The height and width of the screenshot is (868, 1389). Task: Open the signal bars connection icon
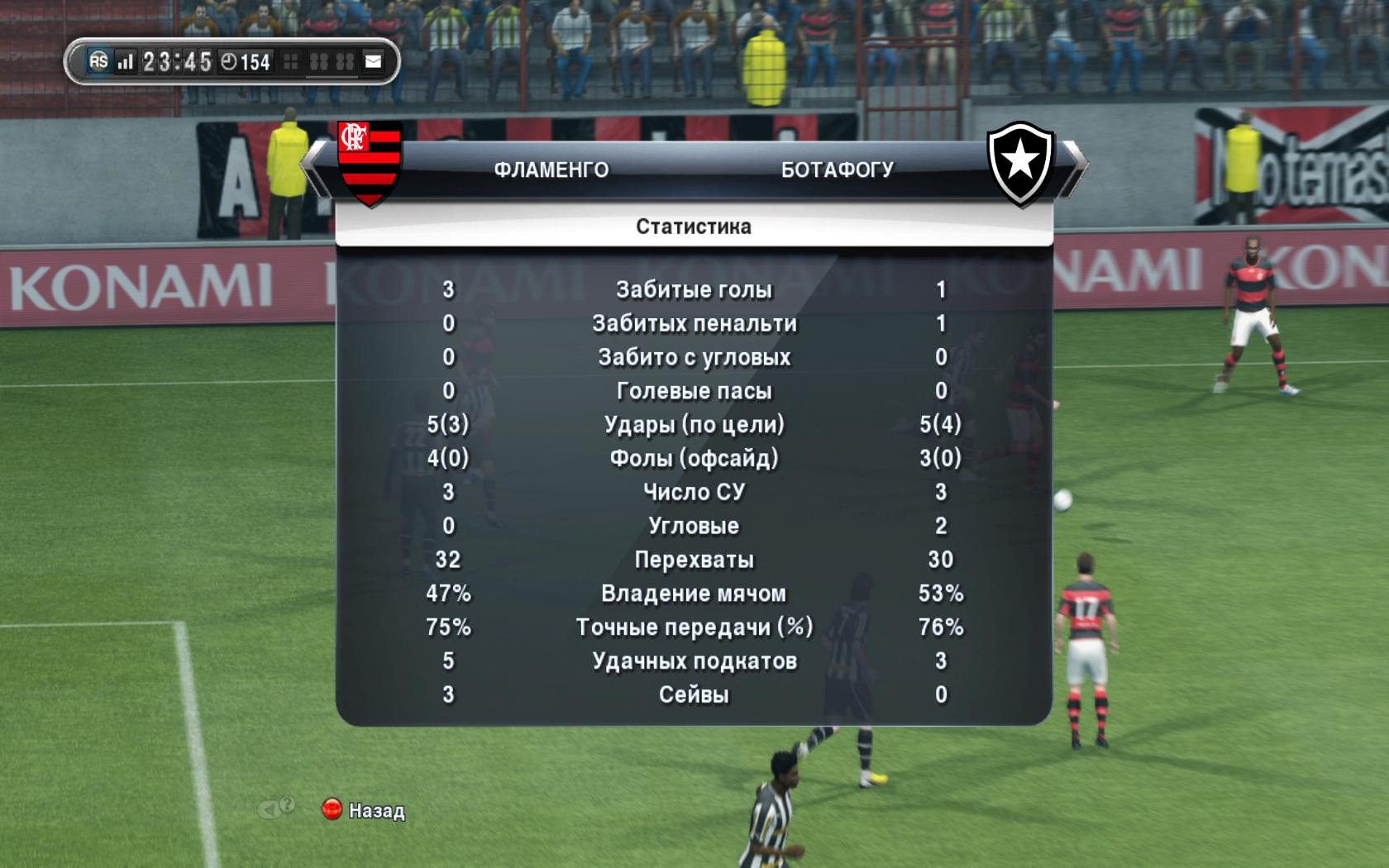click(125, 62)
